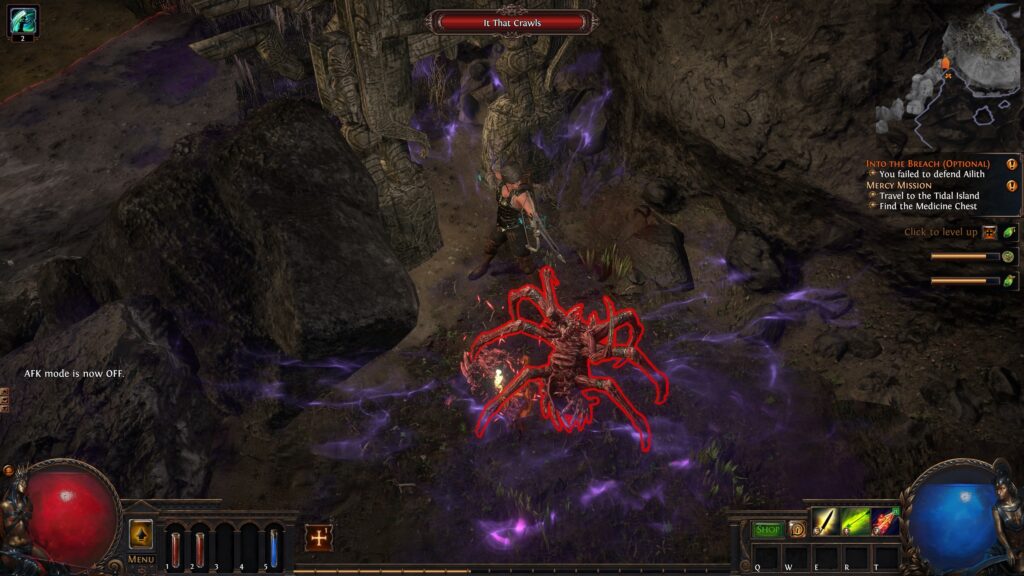1024x576 pixels.
Task: Open the gold coin icon beside Shop
Action: [797, 529]
